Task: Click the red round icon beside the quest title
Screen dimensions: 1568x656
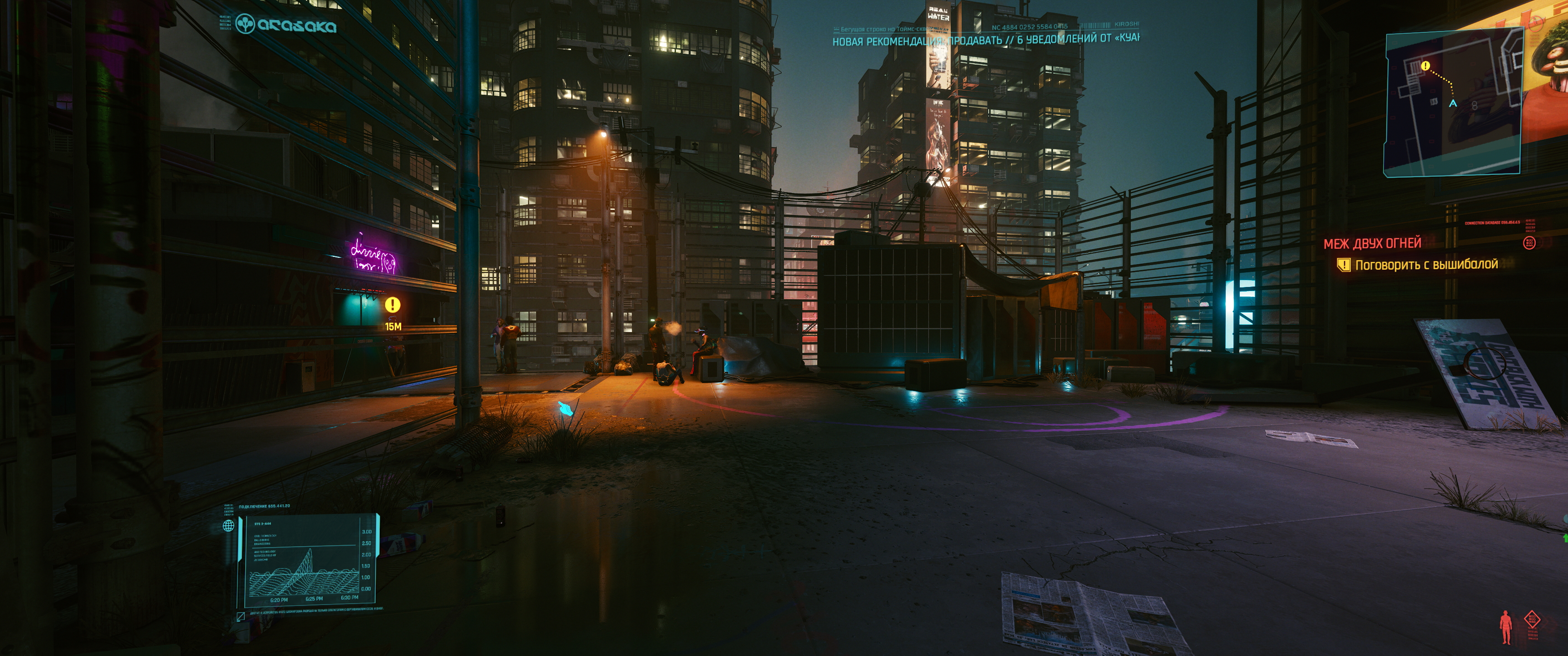Action: pyautogui.click(x=1528, y=243)
